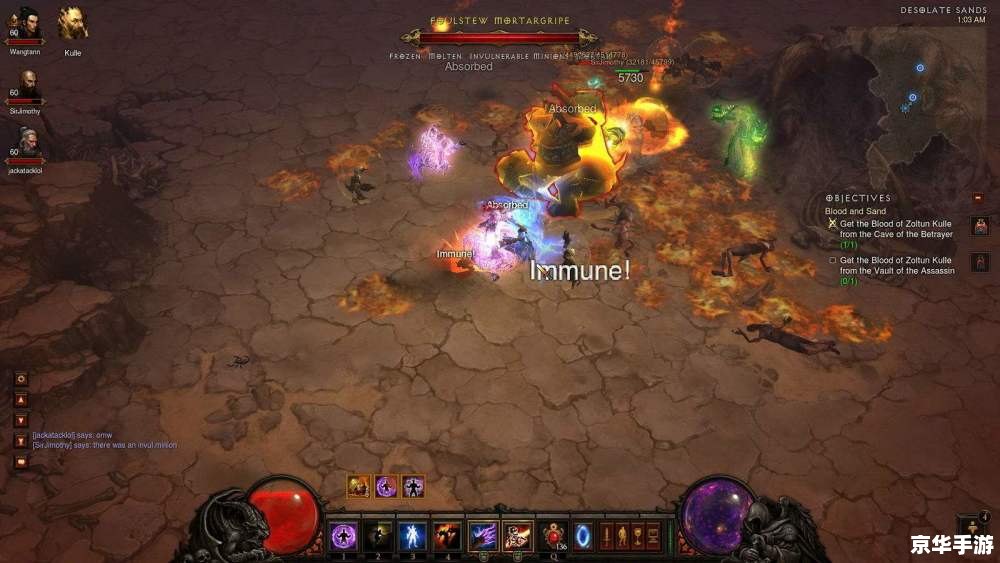Open chat settings gear button

click(21, 379)
